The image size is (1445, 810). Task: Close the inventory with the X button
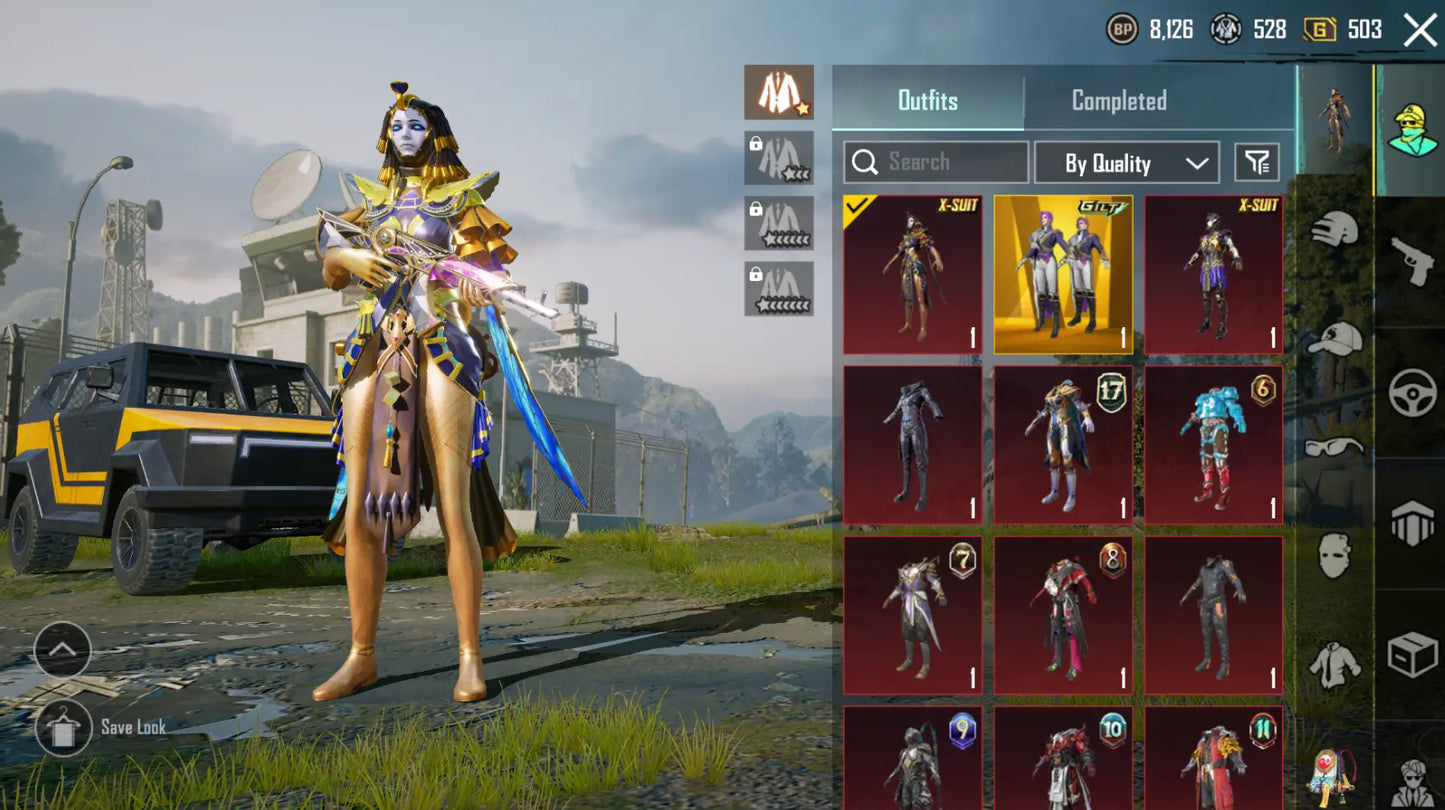tap(1420, 30)
